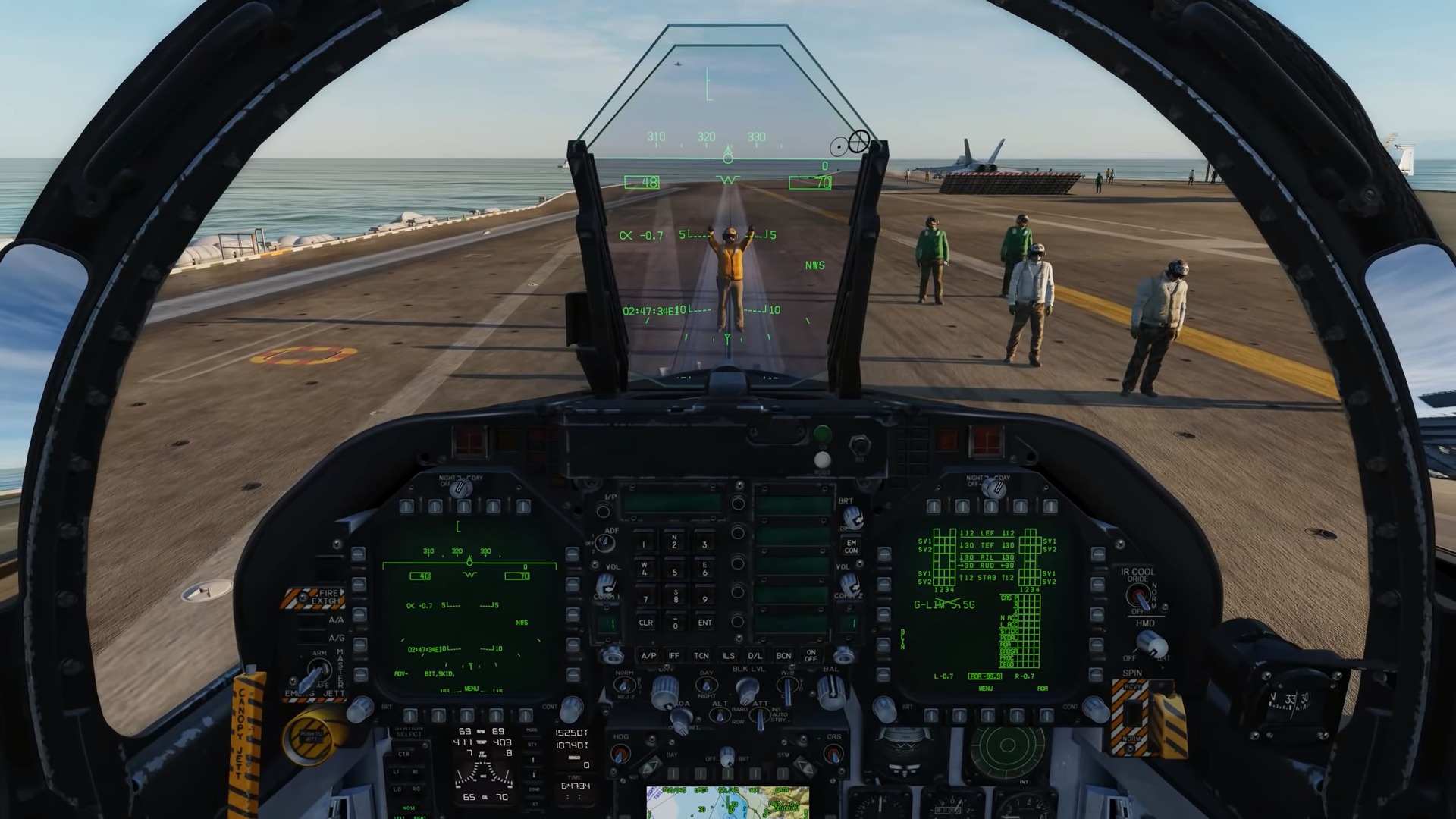
Task: Set the IR COOL switch to ORIDE
Action: (x=1138, y=590)
